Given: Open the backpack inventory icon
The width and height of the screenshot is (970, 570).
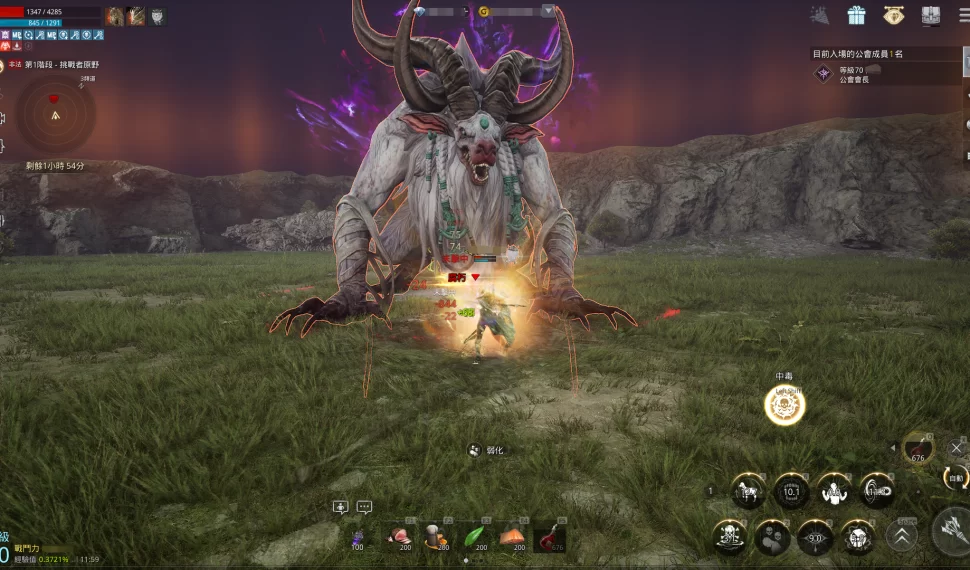Looking at the screenshot, I should point(930,16).
